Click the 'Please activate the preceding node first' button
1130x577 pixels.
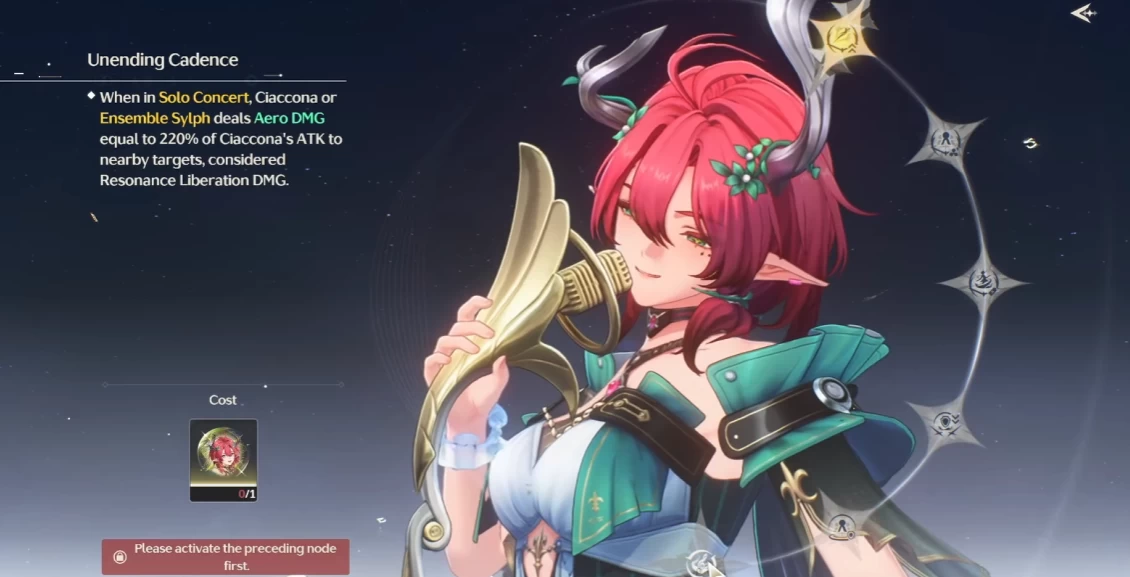coord(226,556)
